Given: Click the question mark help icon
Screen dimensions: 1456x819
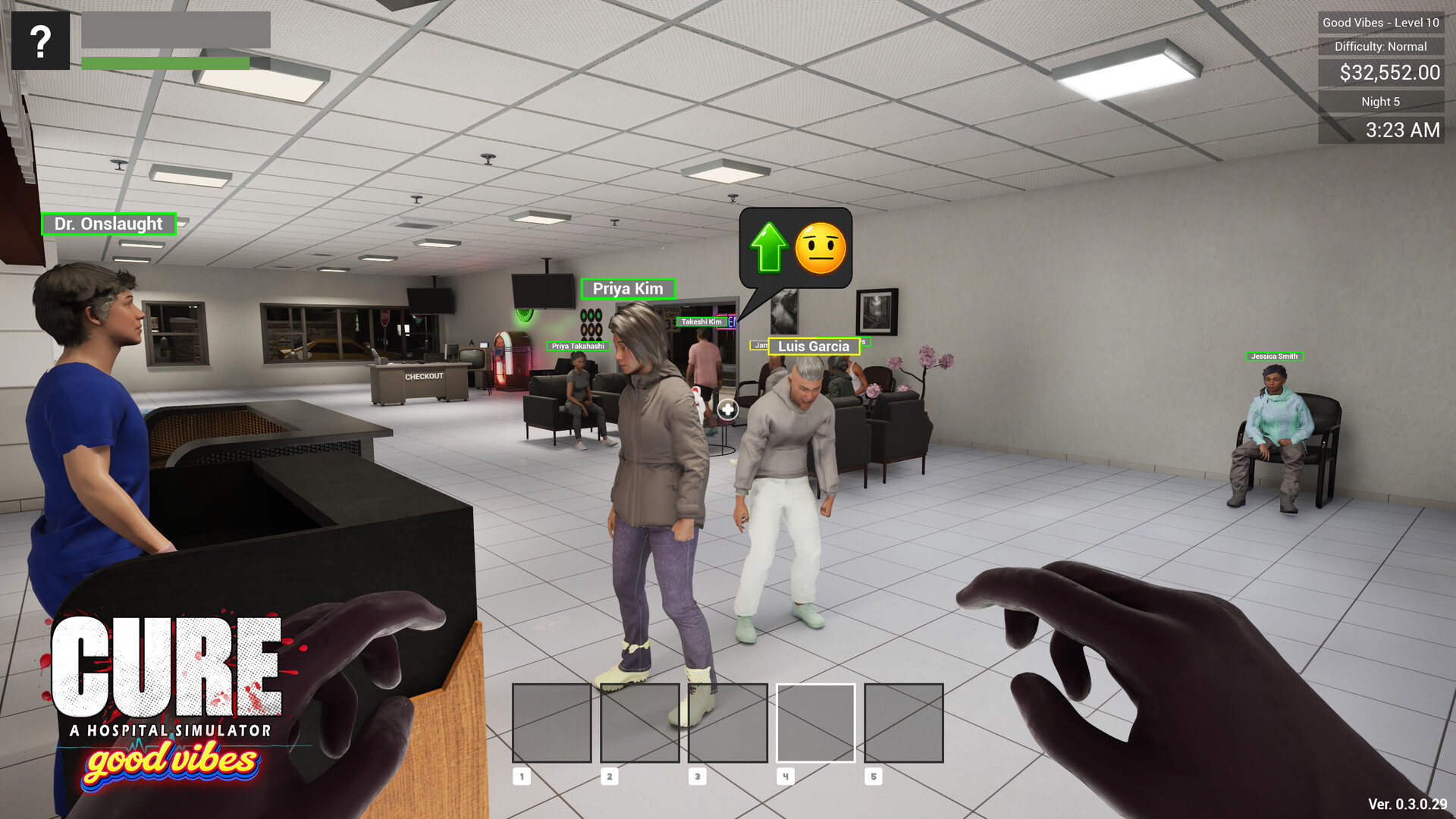Looking at the screenshot, I should click(x=40, y=41).
